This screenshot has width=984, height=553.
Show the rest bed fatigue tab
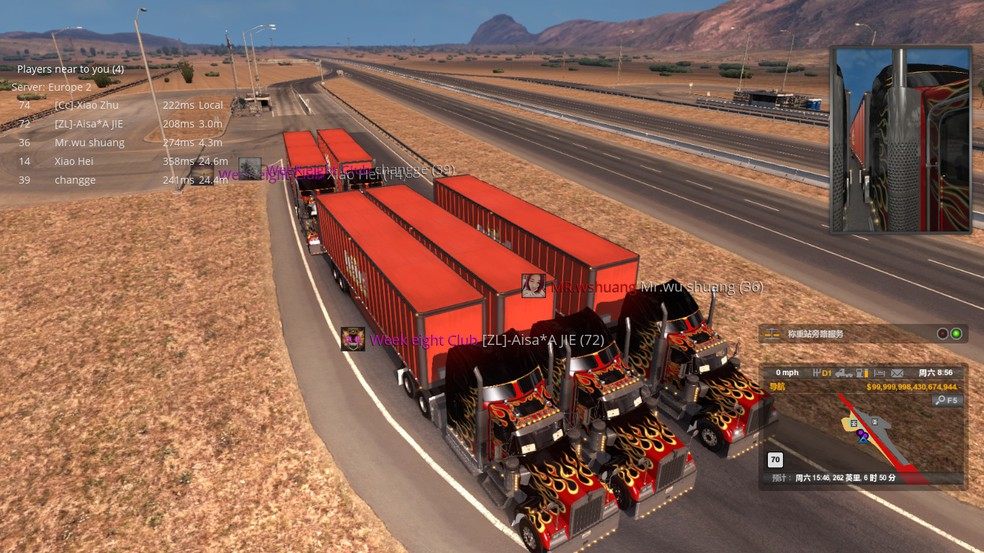(878, 373)
